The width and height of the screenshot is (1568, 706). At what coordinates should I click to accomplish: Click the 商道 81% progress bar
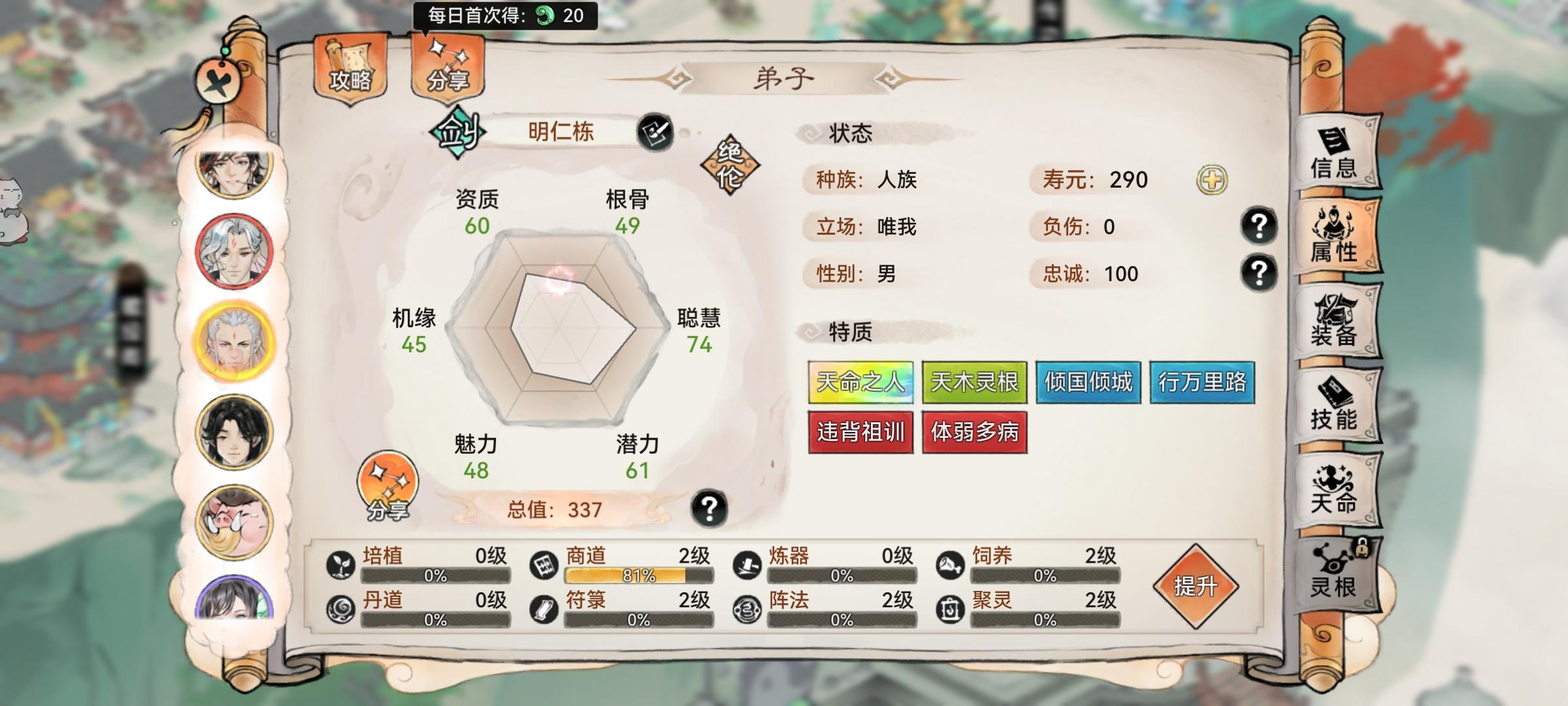pyautogui.click(x=625, y=578)
